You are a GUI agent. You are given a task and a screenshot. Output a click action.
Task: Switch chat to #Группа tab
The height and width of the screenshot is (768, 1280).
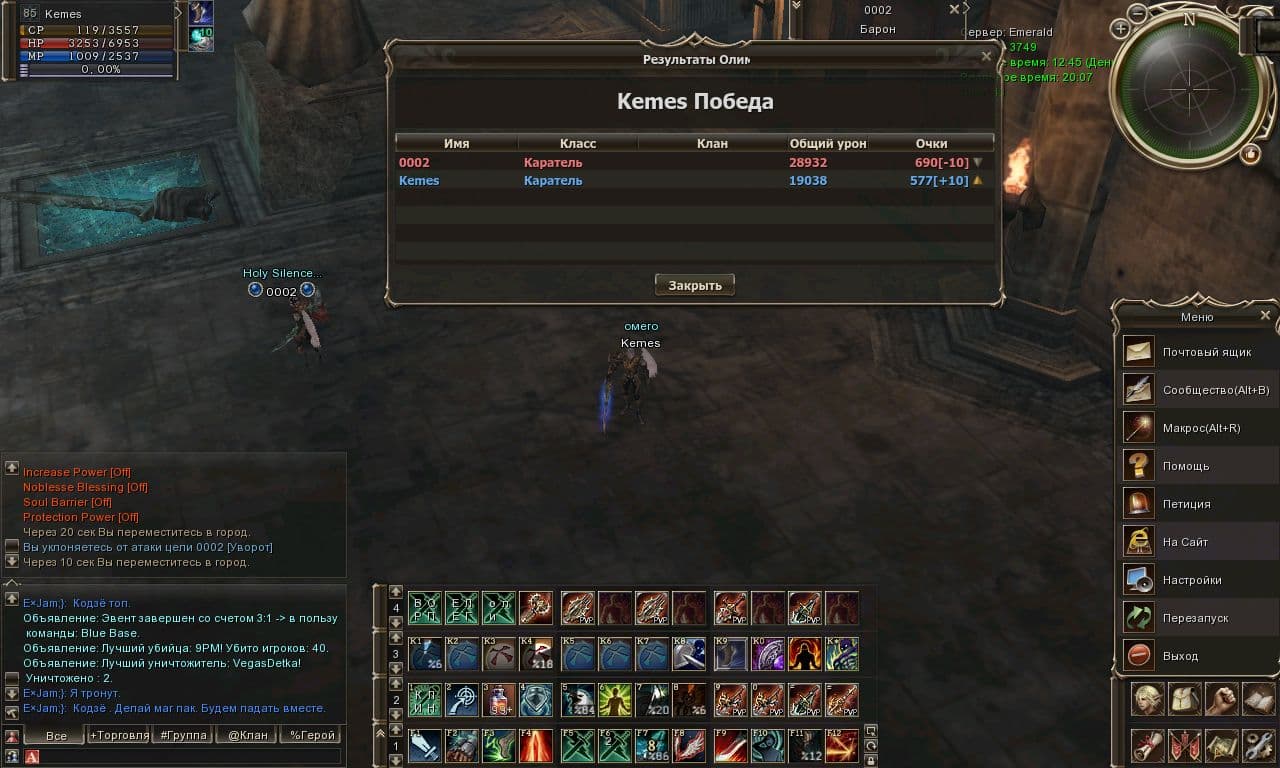coord(183,735)
